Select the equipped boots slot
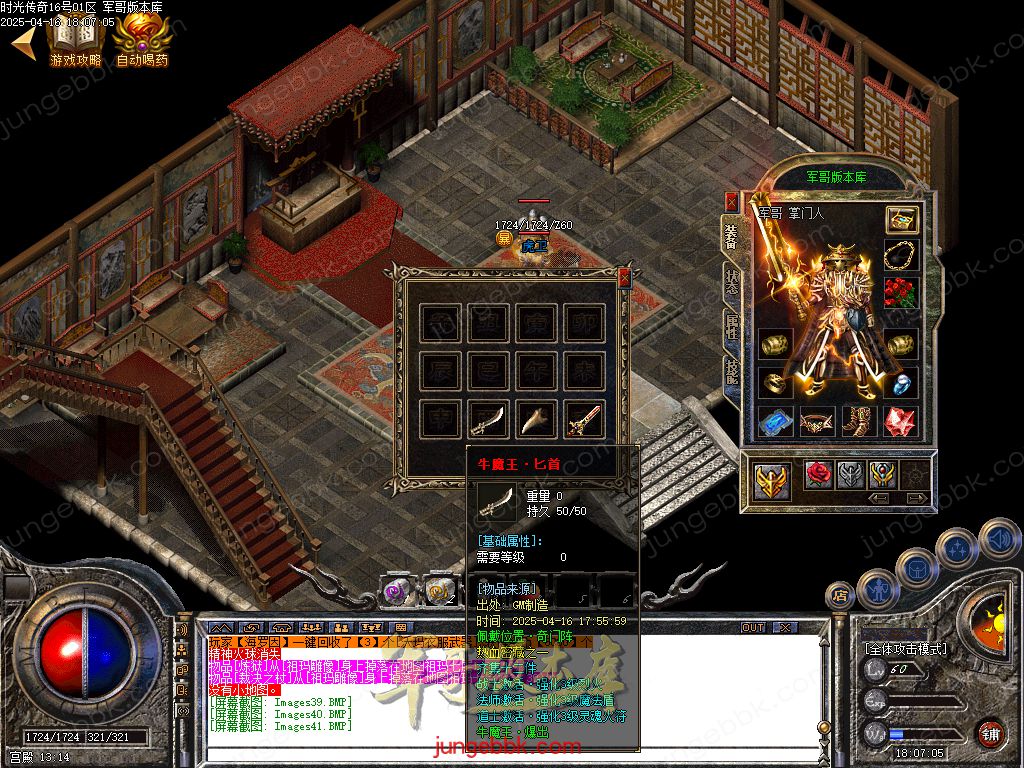The image size is (1024, 768). [859, 422]
